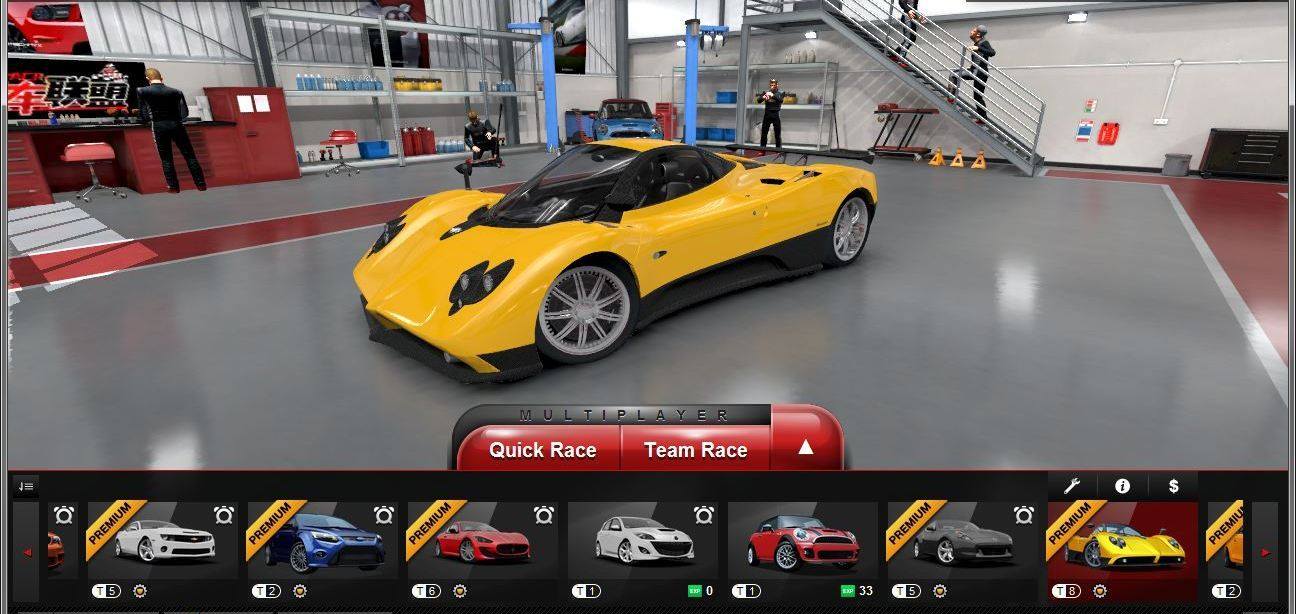
Task: Start a Quick Race
Action: click(542, 450)
